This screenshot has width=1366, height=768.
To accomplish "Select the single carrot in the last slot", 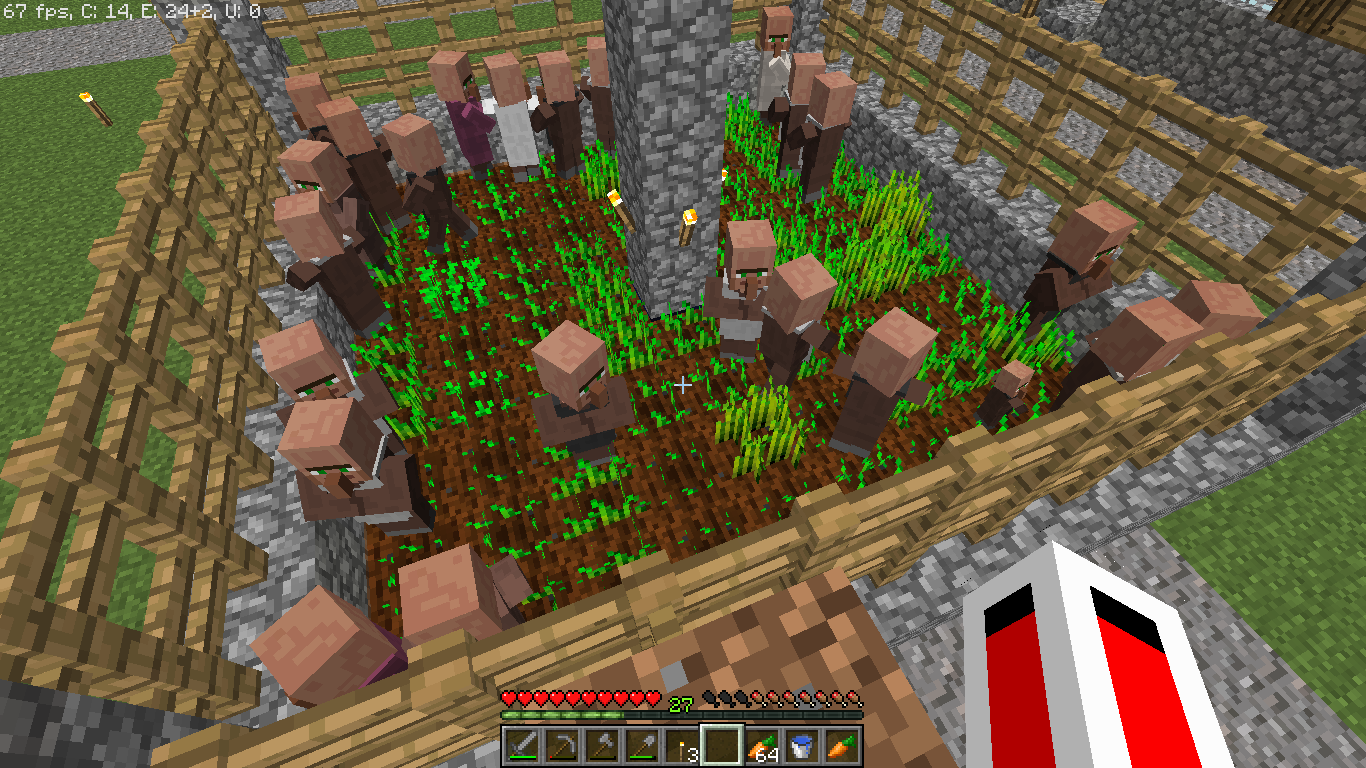I will [x=842, y=742].
